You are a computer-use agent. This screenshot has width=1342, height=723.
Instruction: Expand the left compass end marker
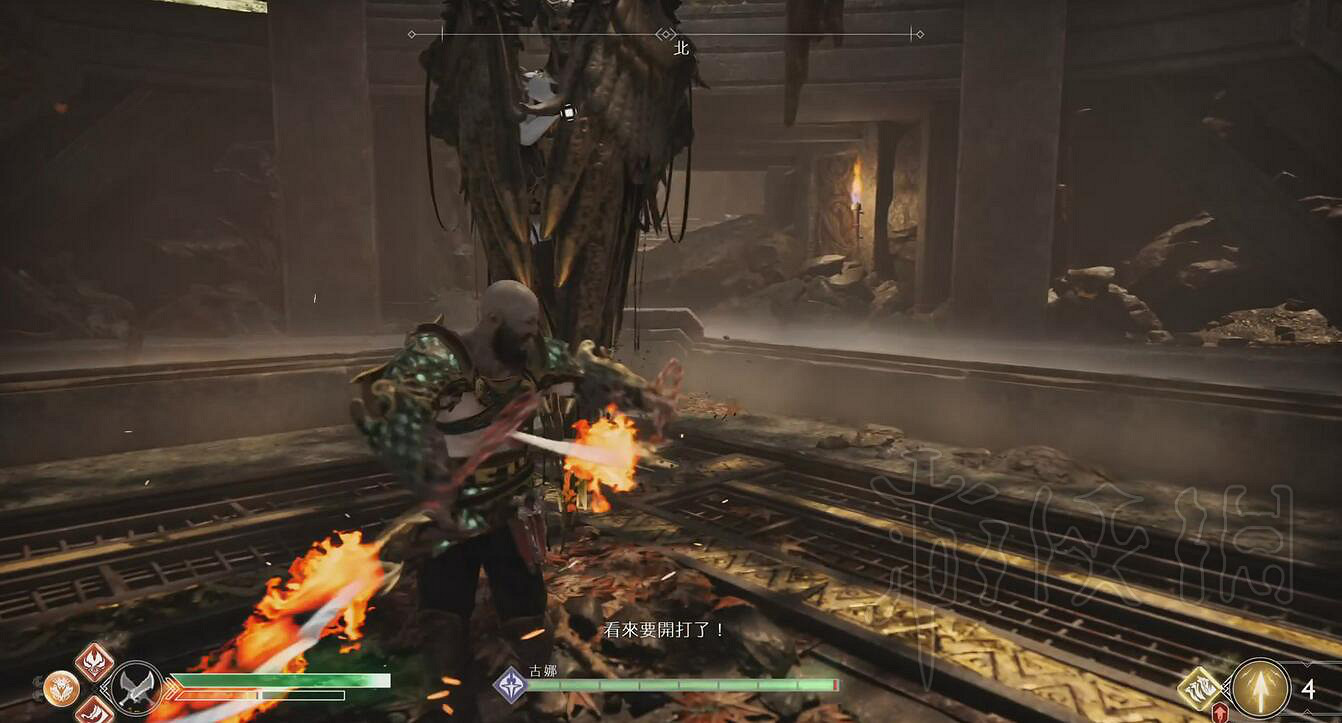[x=410, y=34]
